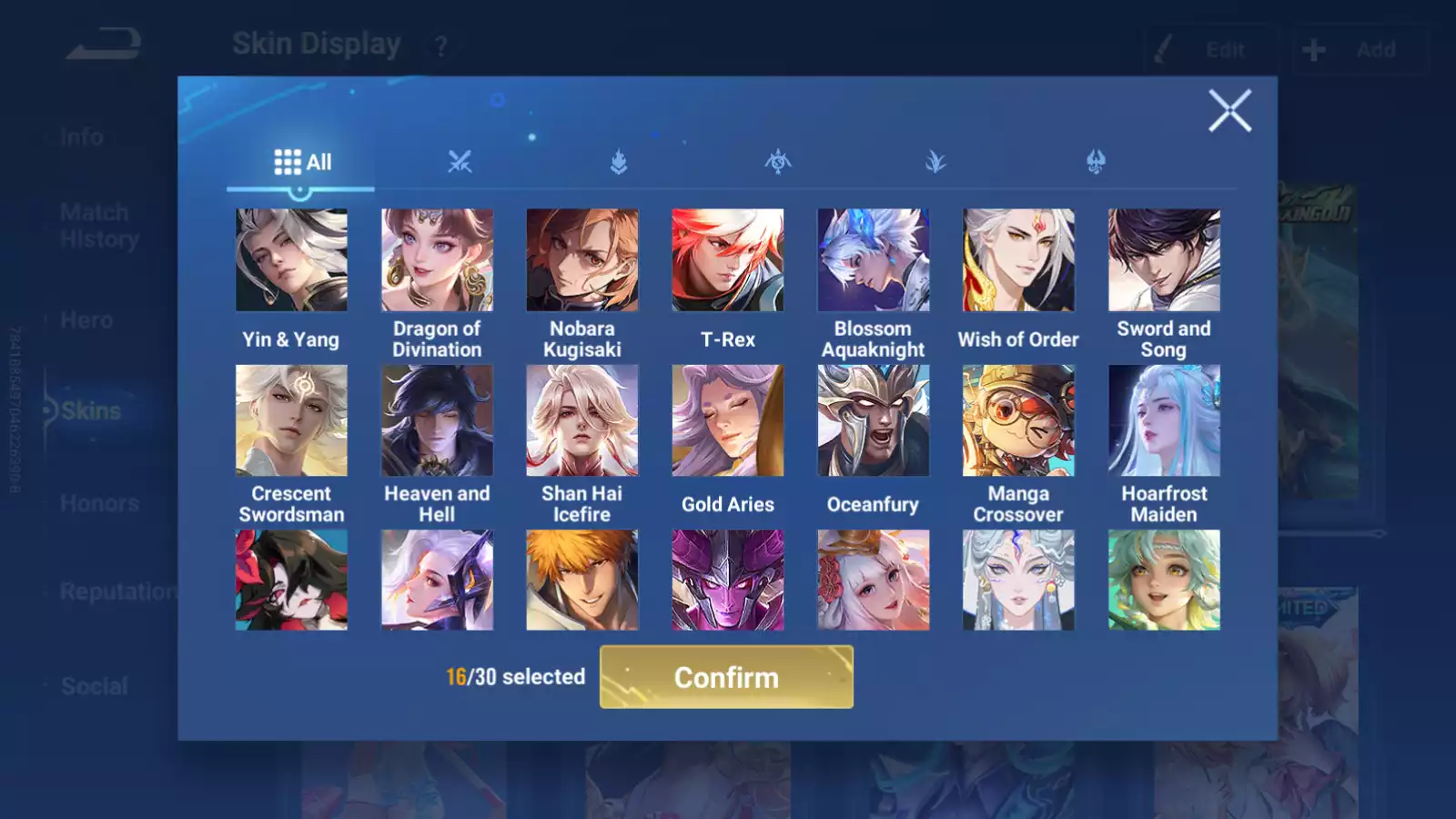Screen dimensions: 1456x819
Task: Pick the Gold Aries skin
Action: tap(727, 420)
